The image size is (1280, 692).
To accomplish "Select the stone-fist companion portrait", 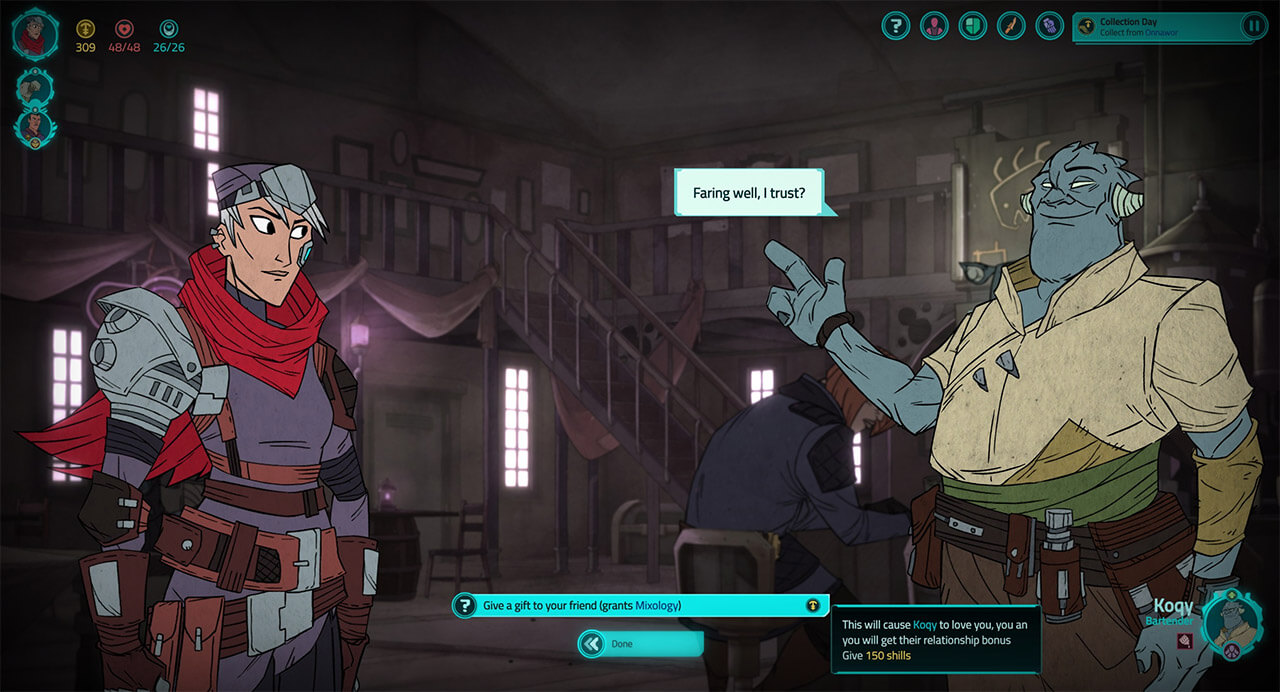I will 34,89.
